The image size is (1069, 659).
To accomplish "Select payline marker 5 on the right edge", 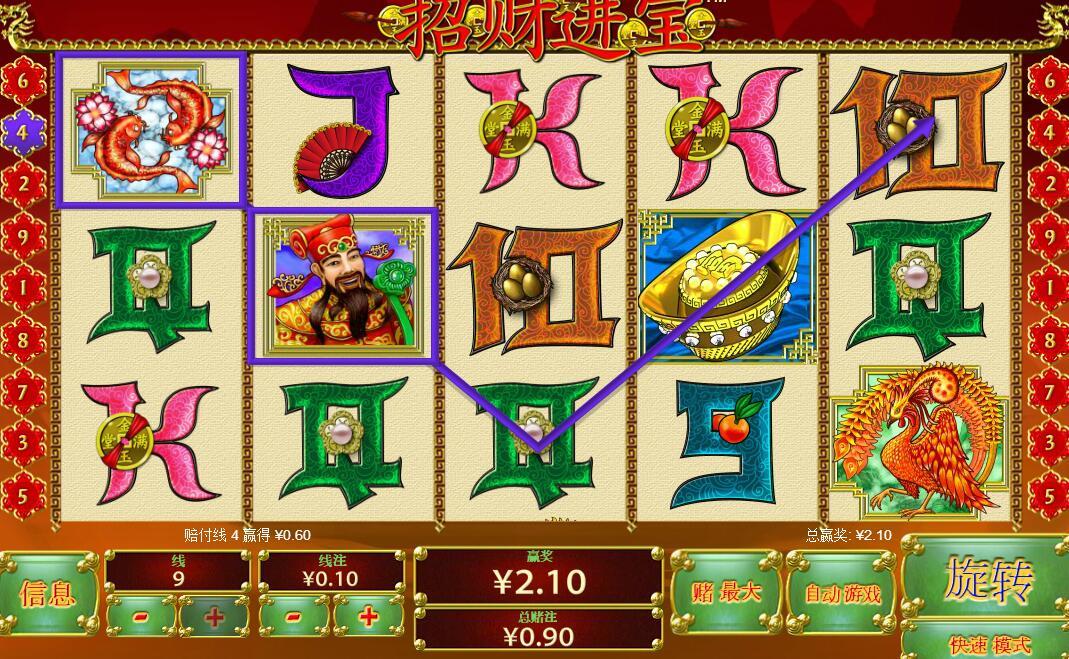I will pos(1048,494).
